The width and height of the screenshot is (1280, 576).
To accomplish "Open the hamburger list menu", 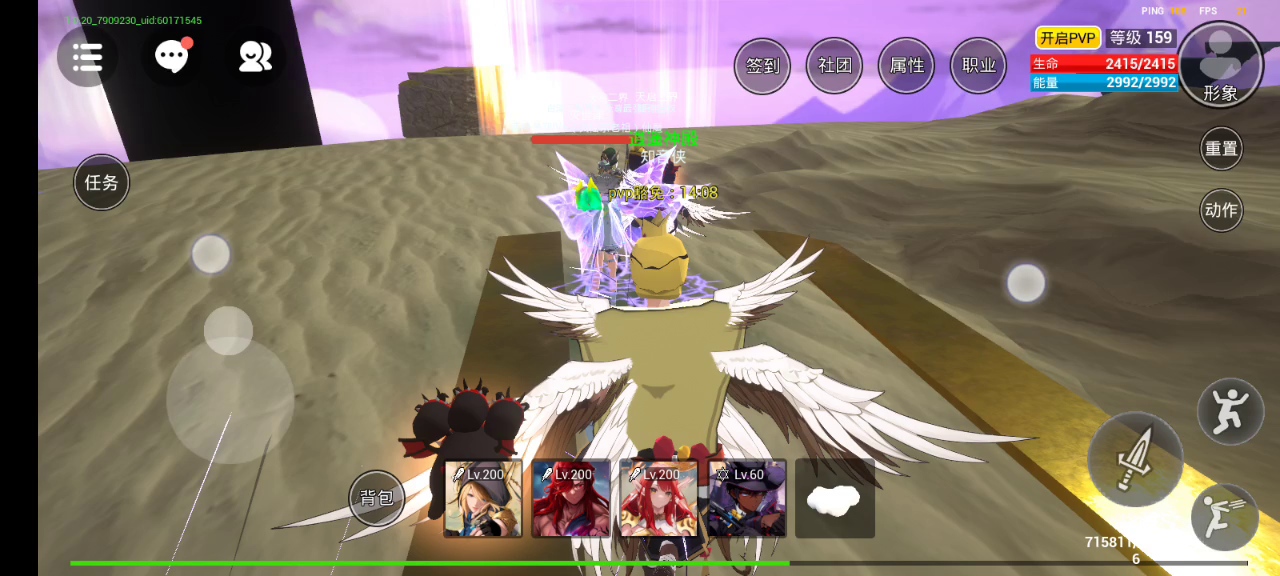I will pyautogui.click(x=87, y=57).
